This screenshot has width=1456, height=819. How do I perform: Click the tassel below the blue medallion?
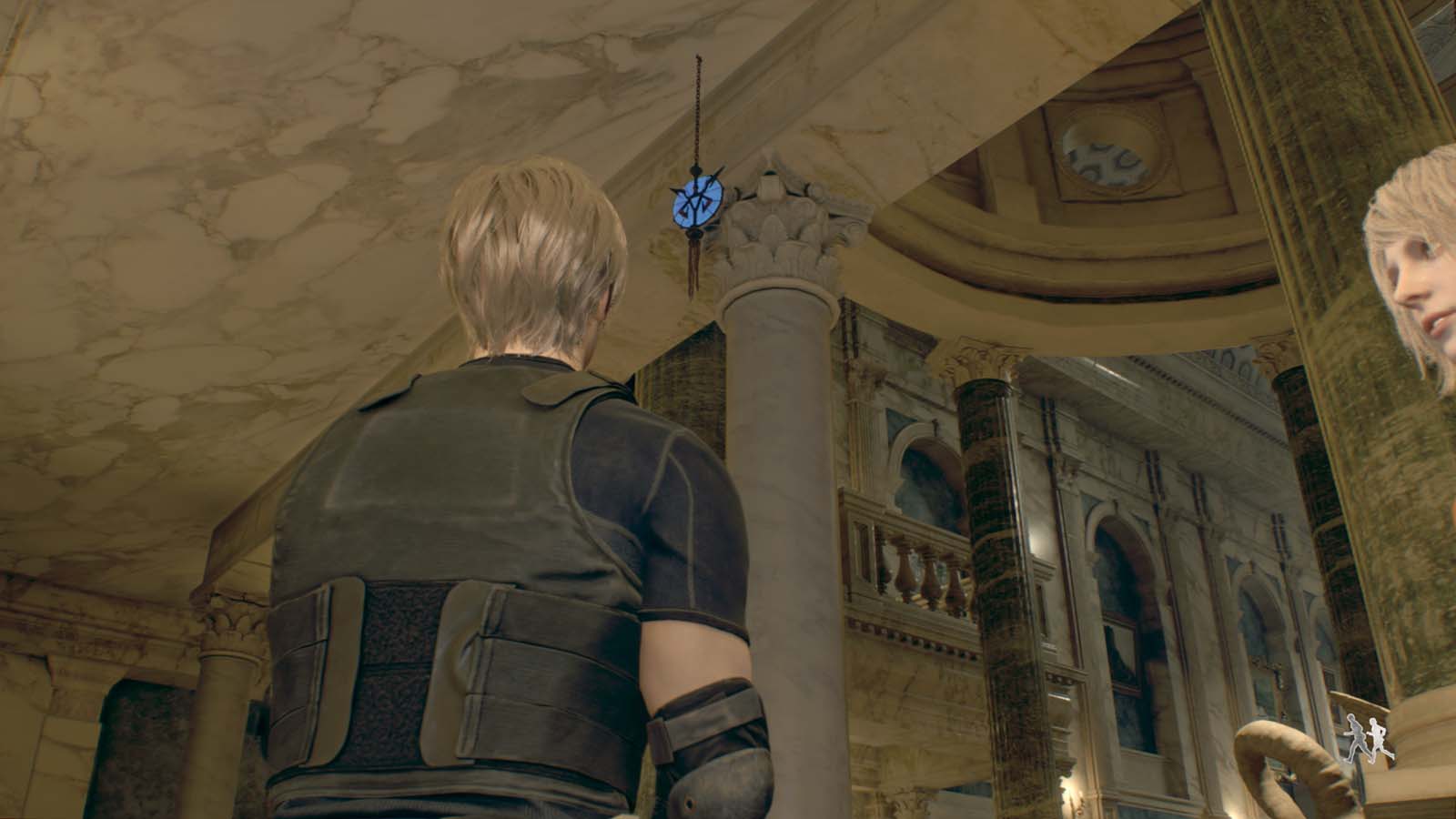coord(694,264)
